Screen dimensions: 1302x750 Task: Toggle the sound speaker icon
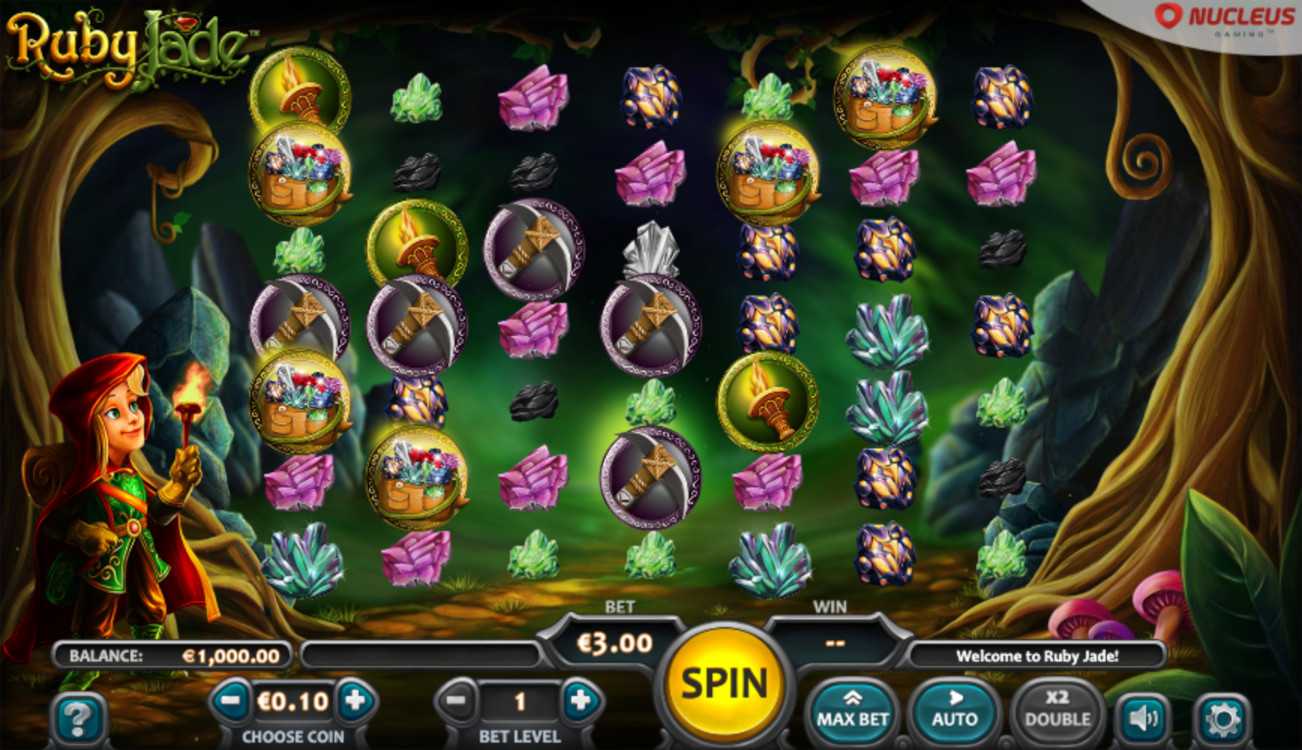[1142, 717]
